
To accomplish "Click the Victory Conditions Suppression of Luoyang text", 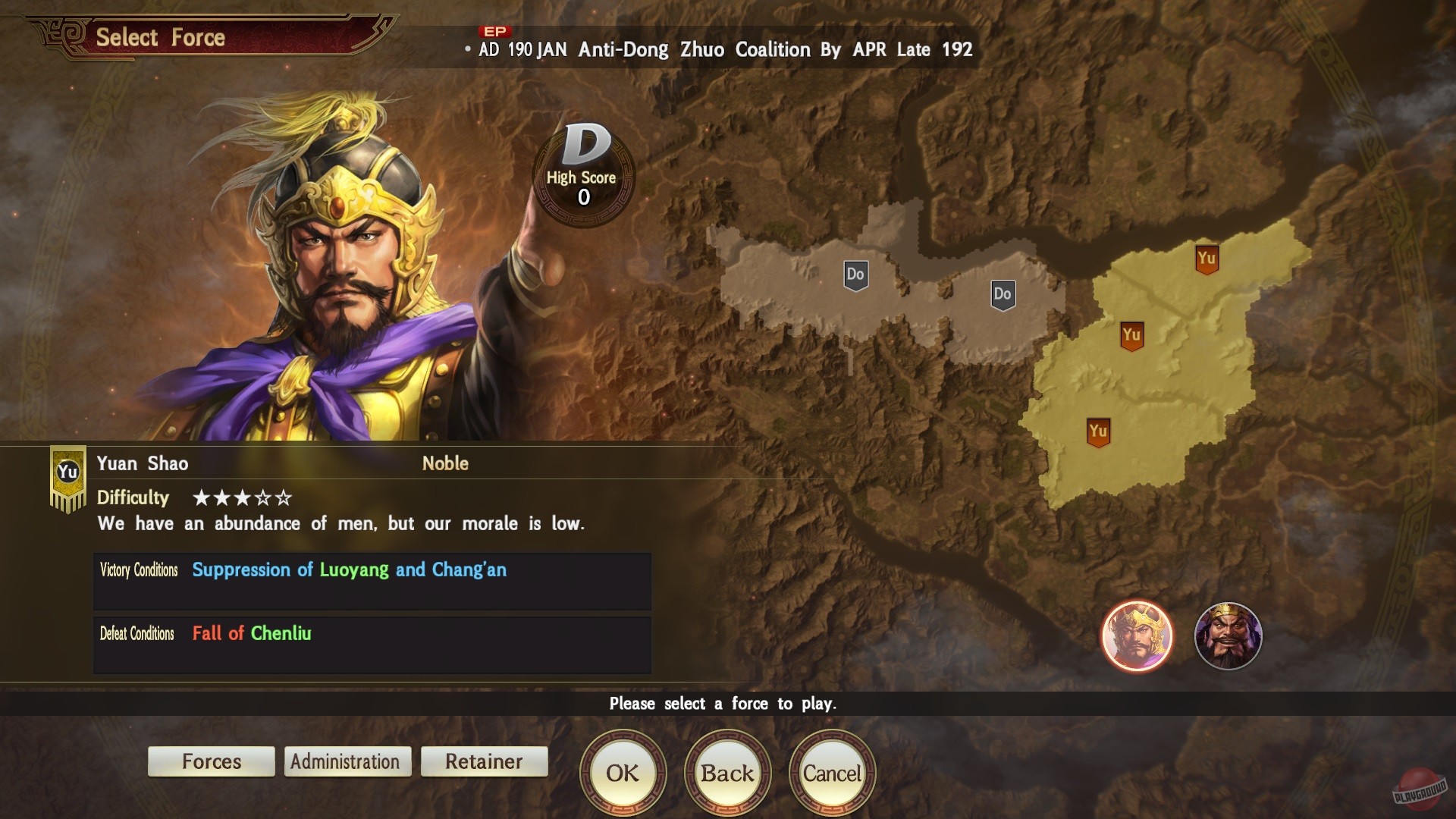I will point(350,570).
